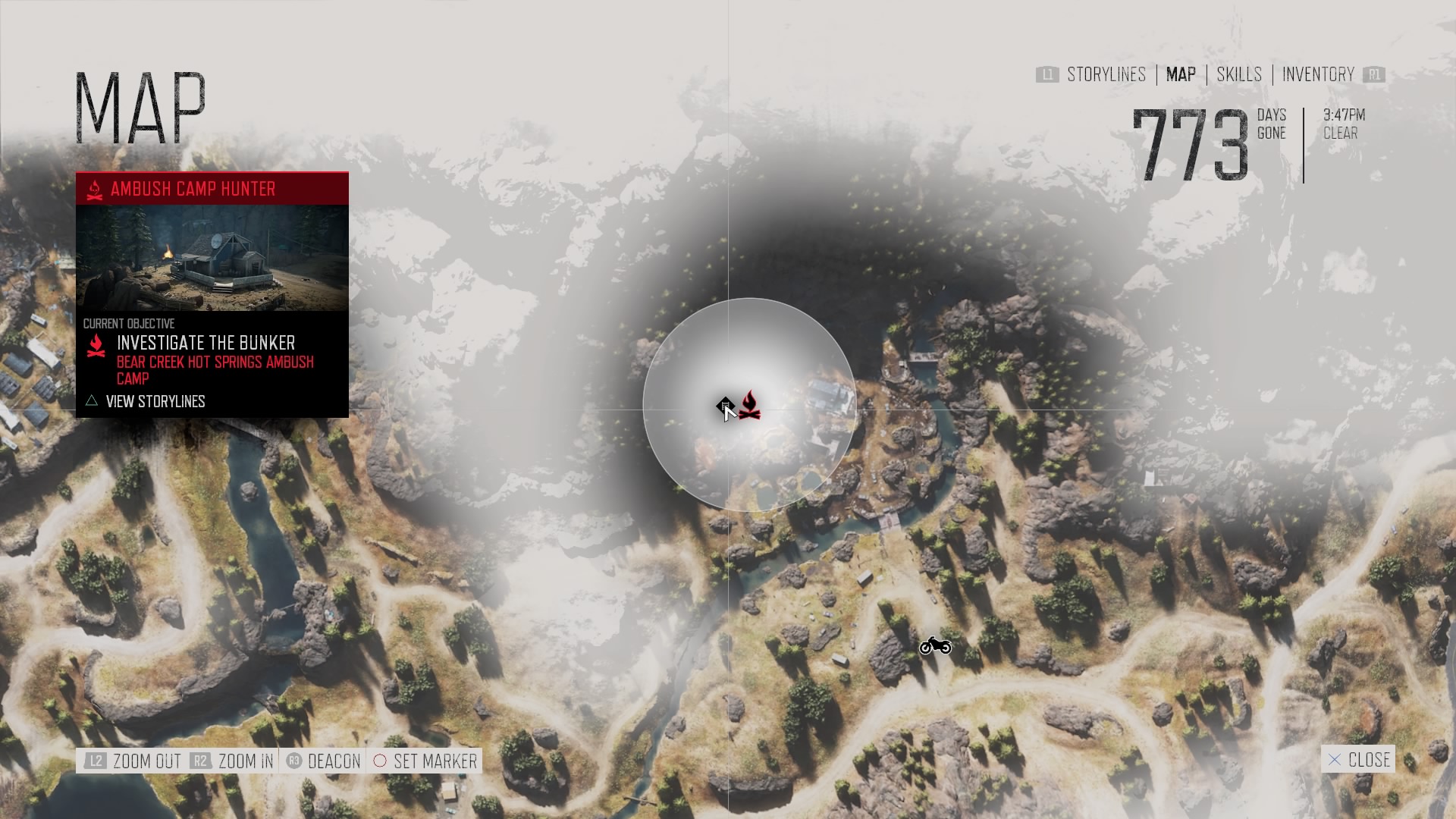The width and height of the screenshot is (1456, 819).
Task: Select the Investigate the Bunker objective
Action: 206,343
